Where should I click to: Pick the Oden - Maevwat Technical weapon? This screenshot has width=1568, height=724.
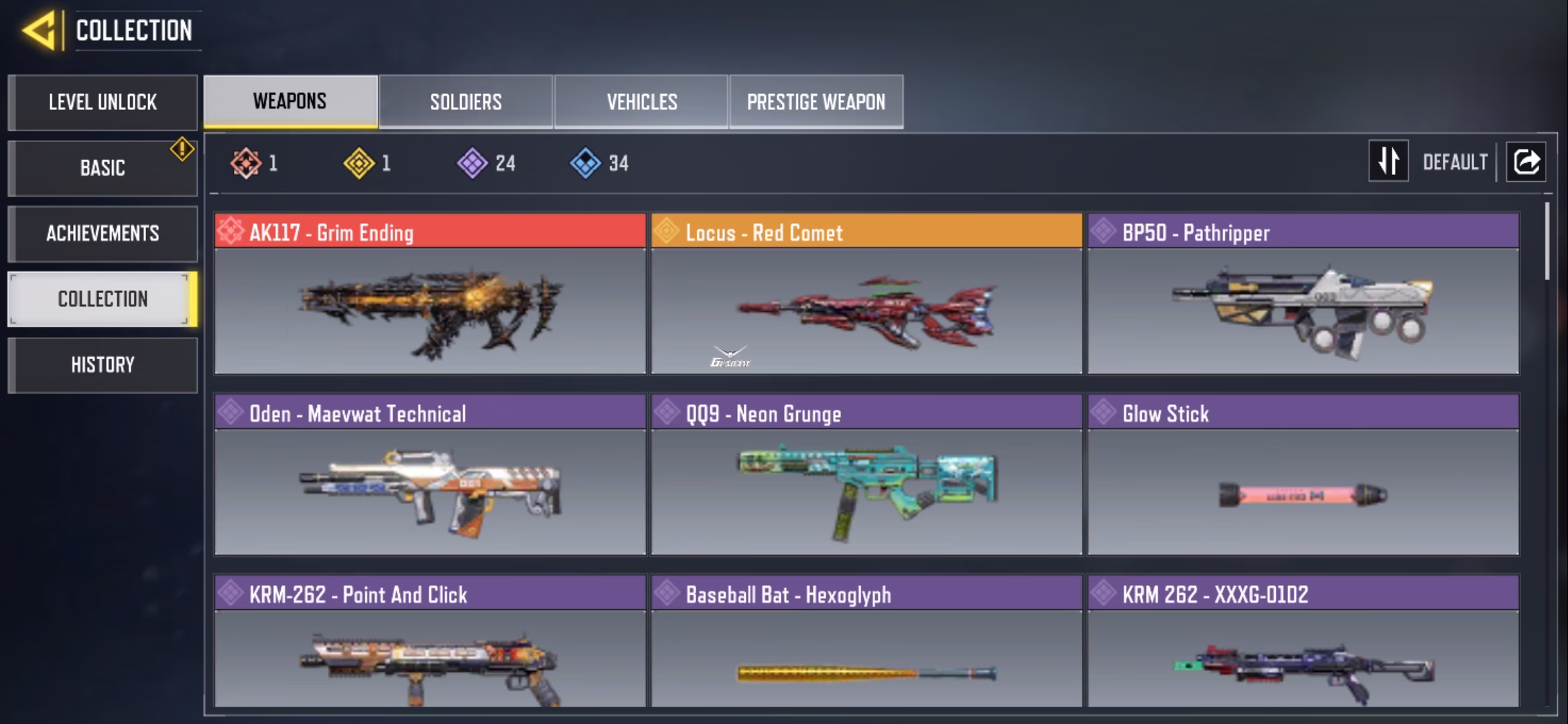(x=430, y=475)
